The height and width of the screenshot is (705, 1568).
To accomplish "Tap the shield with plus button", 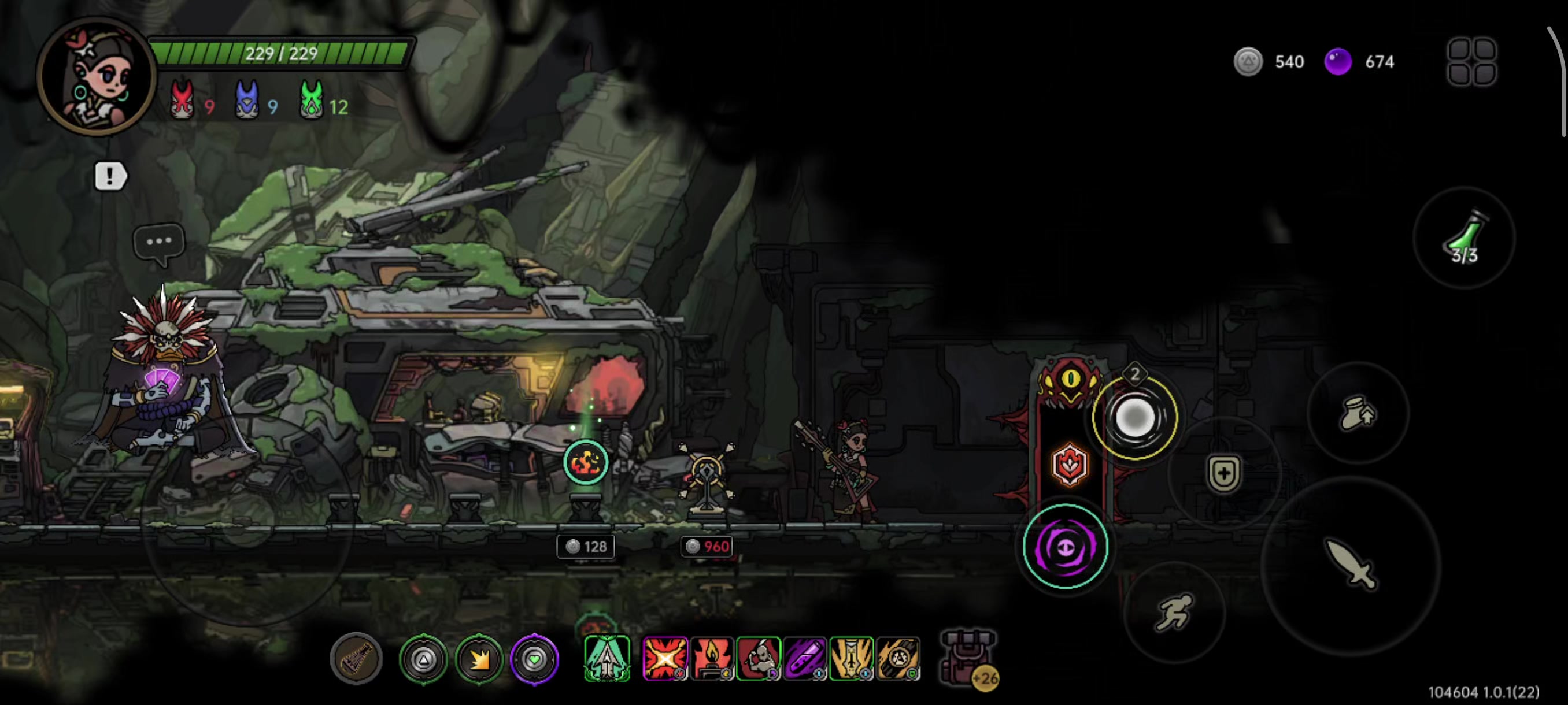I will (x=1223, y=473).
